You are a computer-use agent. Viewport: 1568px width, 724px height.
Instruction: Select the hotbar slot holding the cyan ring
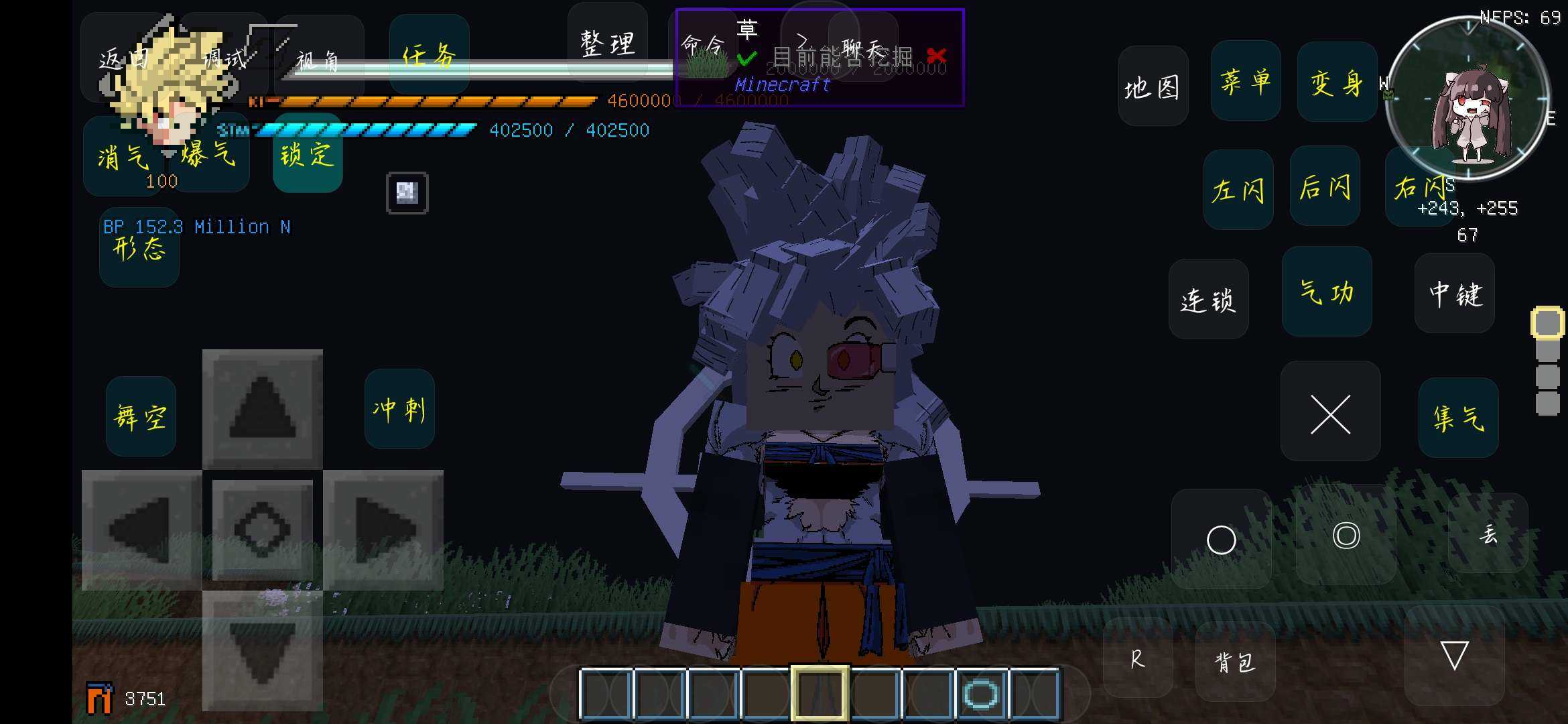click(x=981, y=694)
